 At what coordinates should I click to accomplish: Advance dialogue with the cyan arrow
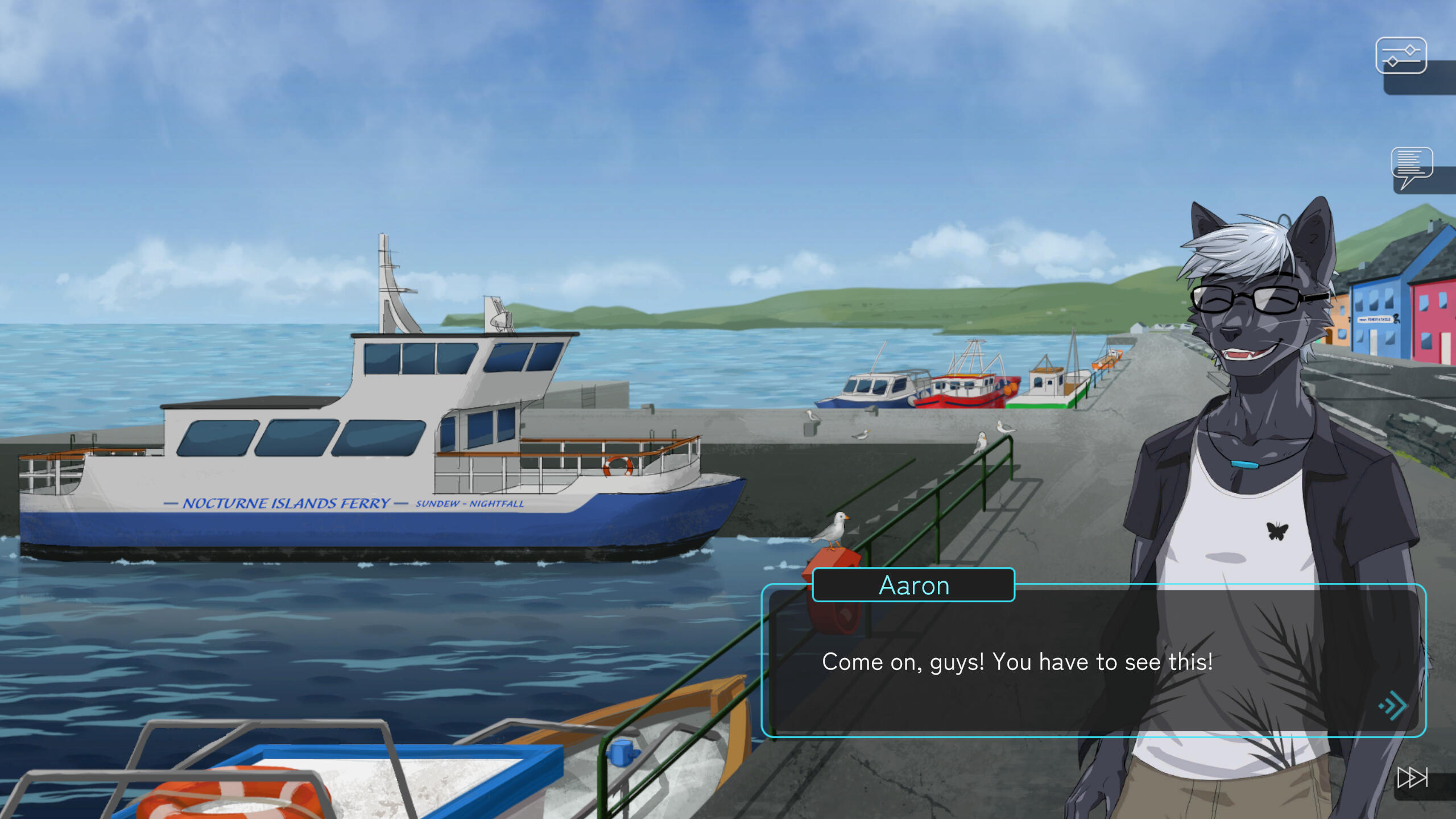pos(1393,706)
